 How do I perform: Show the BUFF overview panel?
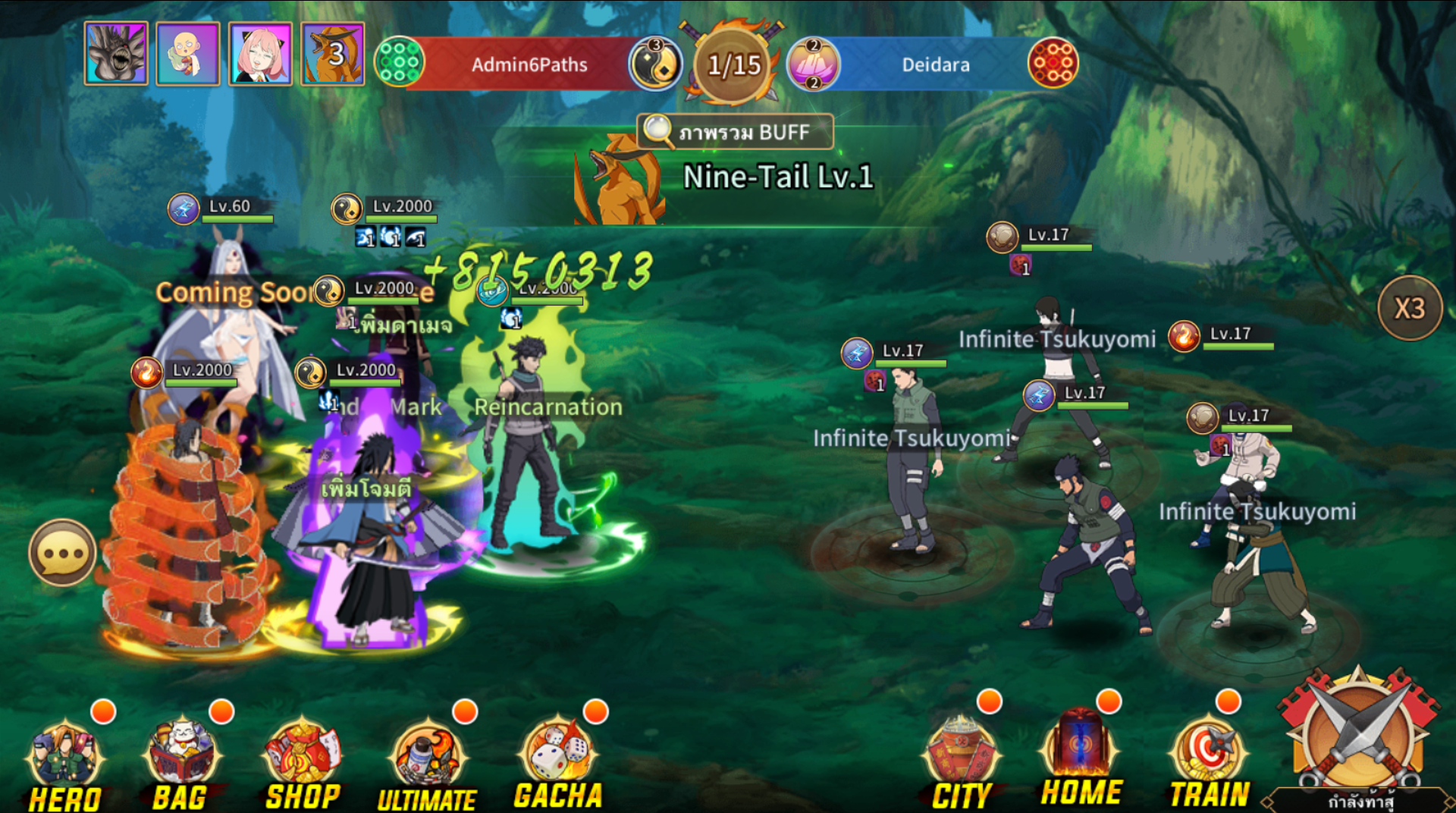[x=736, y=132]
